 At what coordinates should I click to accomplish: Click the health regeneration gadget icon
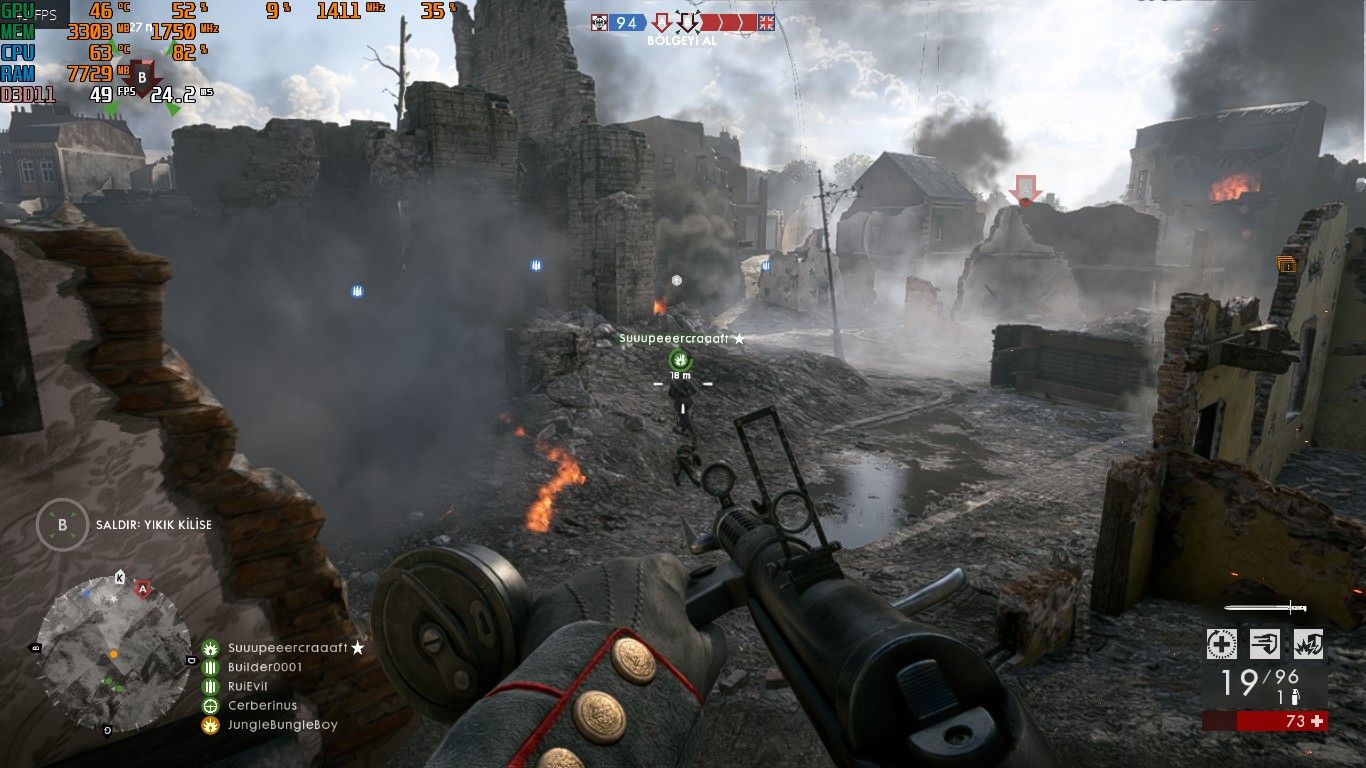click(x=1221, y=644)
